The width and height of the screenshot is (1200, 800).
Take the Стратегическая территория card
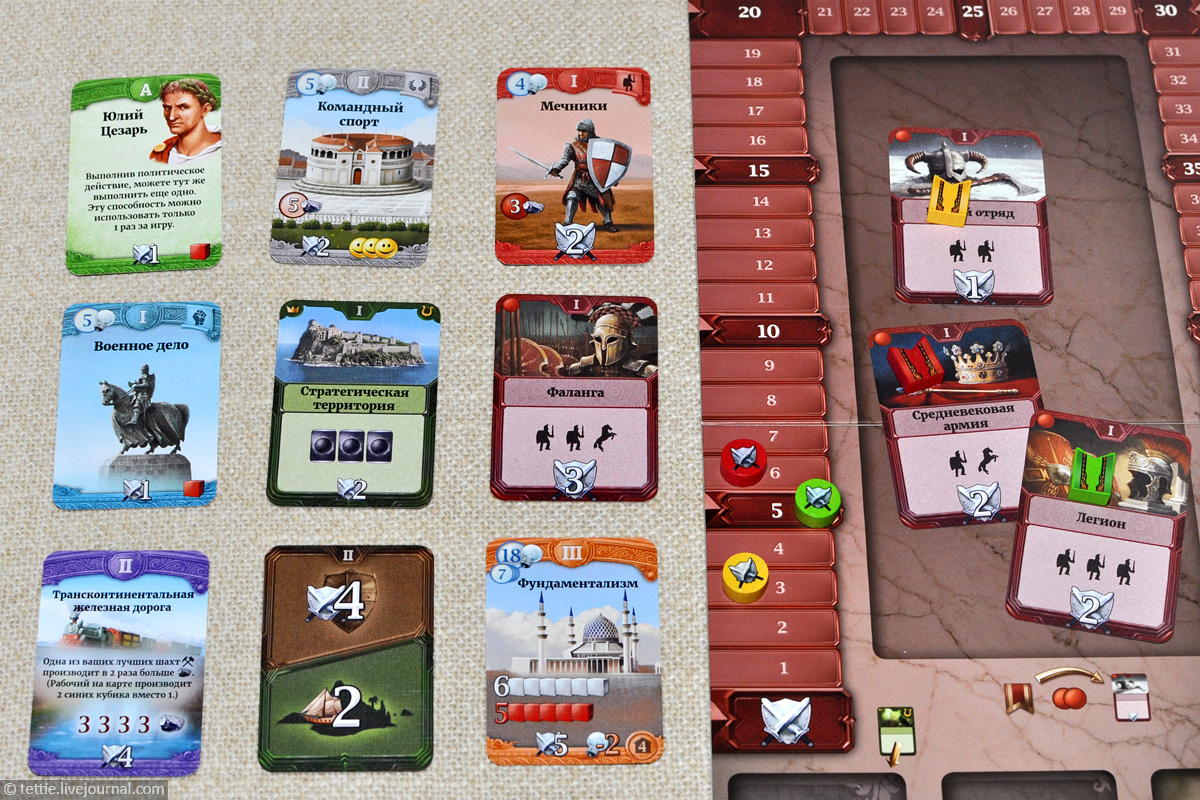tap(353, 402)
